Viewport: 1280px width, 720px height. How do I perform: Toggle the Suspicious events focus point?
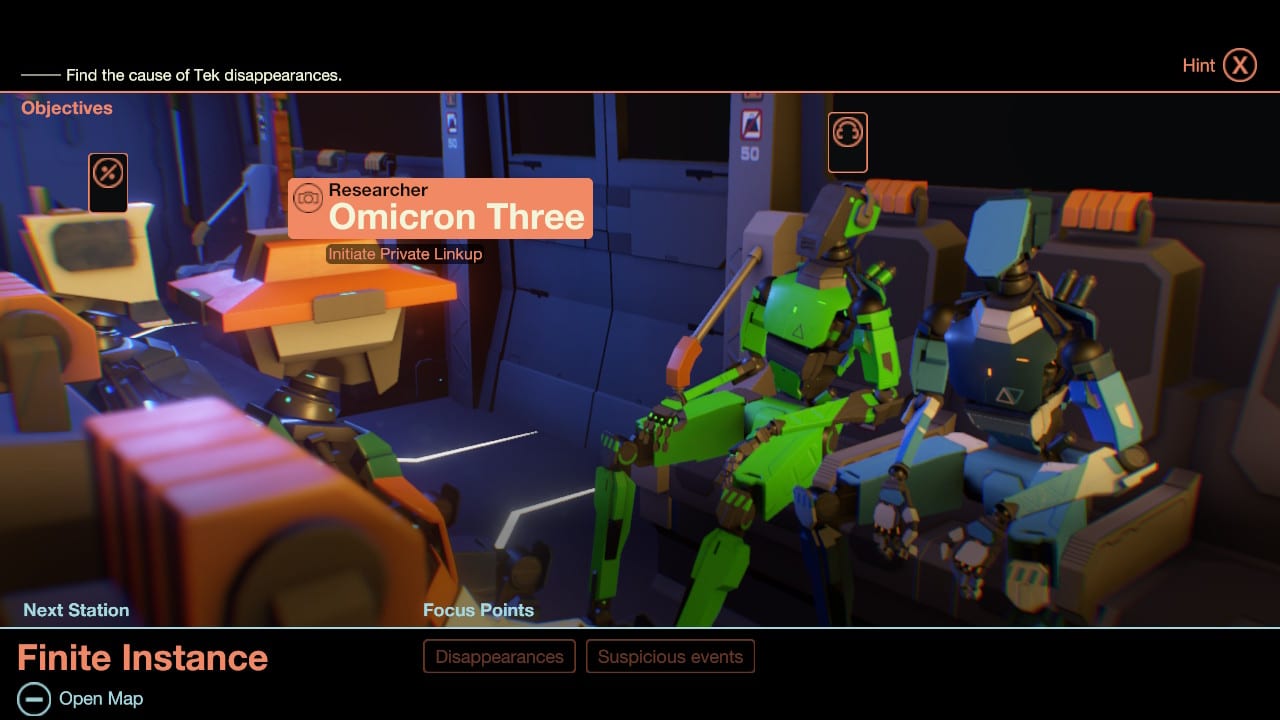pos(670,656)
